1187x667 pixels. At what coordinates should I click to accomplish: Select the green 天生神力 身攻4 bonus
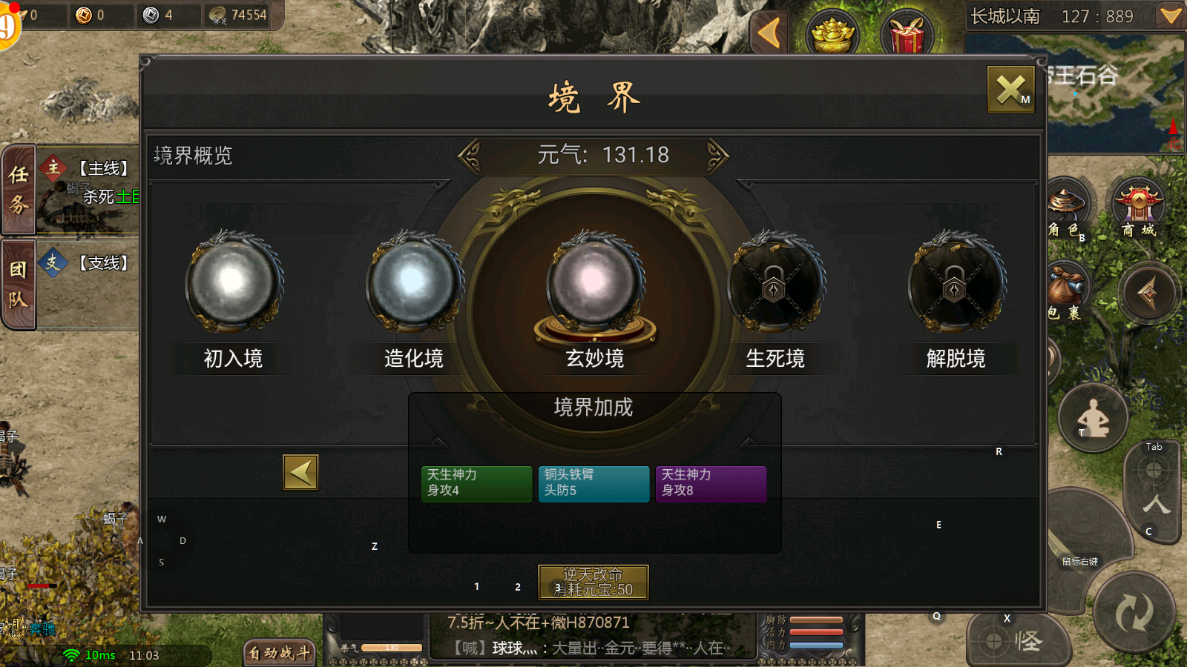click(476, 483)
